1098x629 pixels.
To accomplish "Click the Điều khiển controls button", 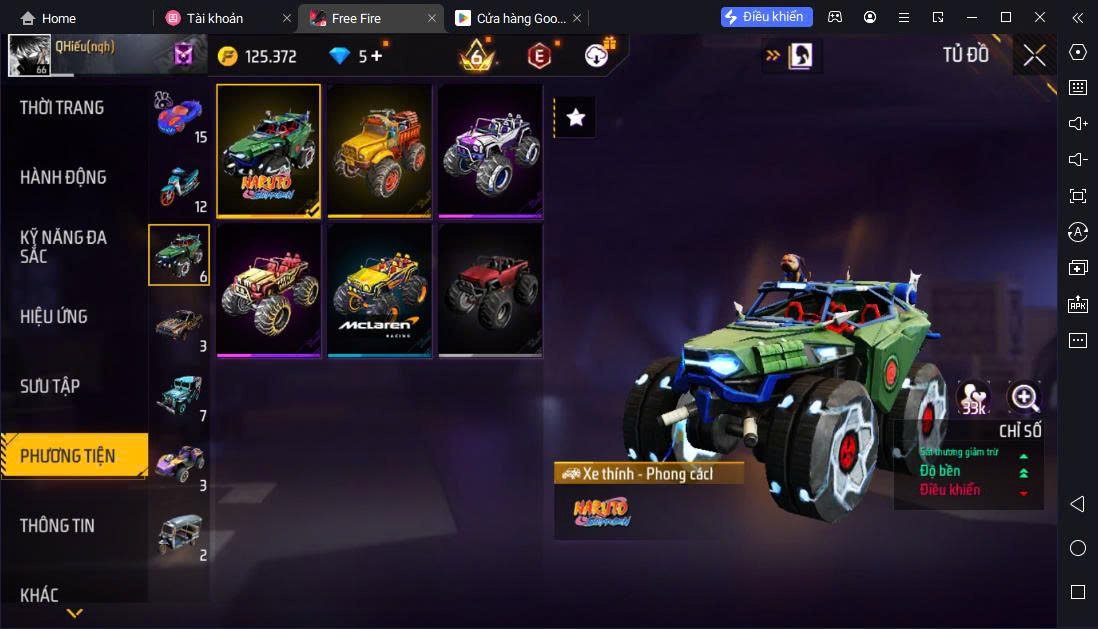I will 766,17.
